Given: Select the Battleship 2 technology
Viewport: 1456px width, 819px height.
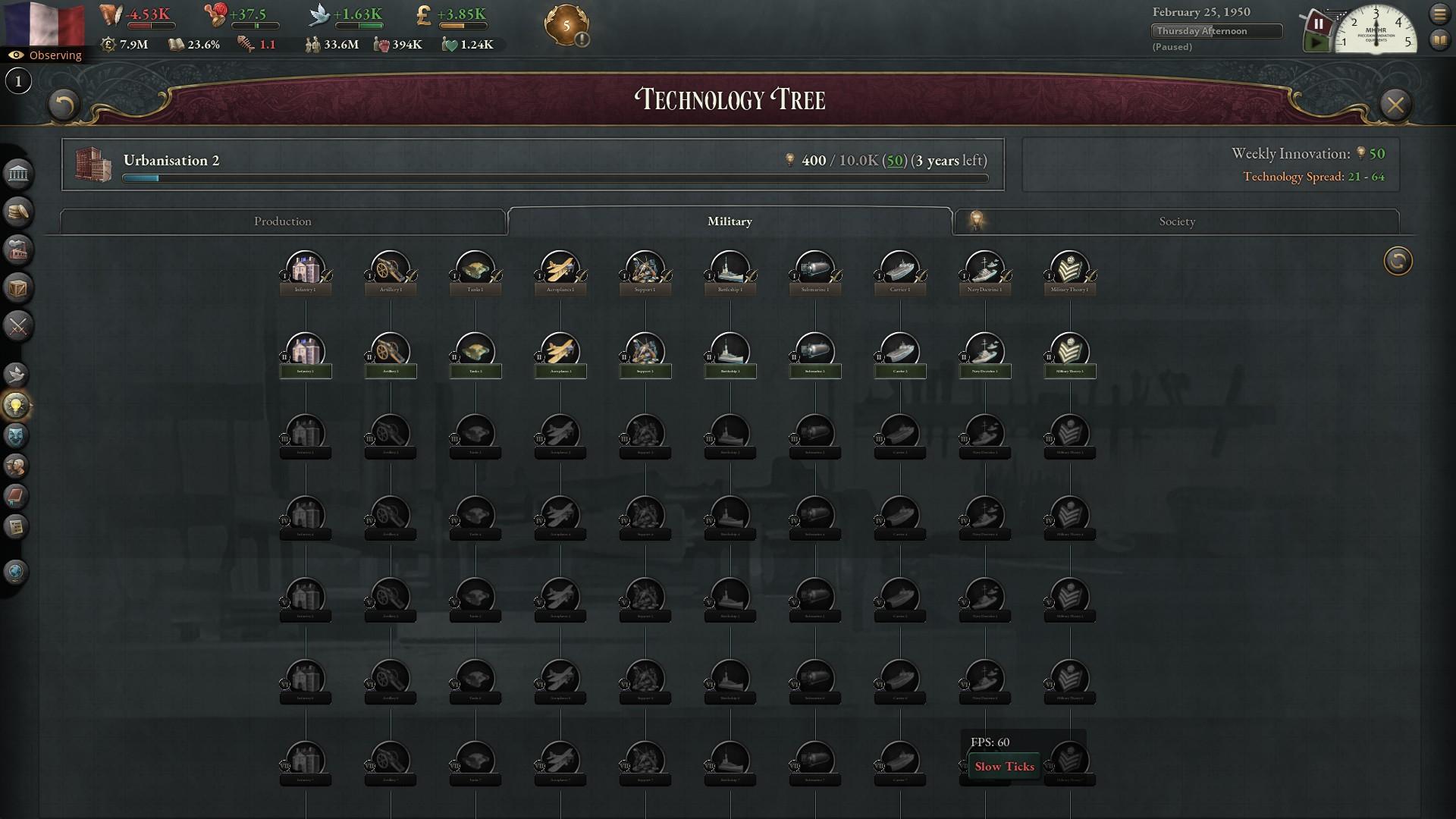Looking at the screenshot, I should pyautogui.click(x=730, y=353).
